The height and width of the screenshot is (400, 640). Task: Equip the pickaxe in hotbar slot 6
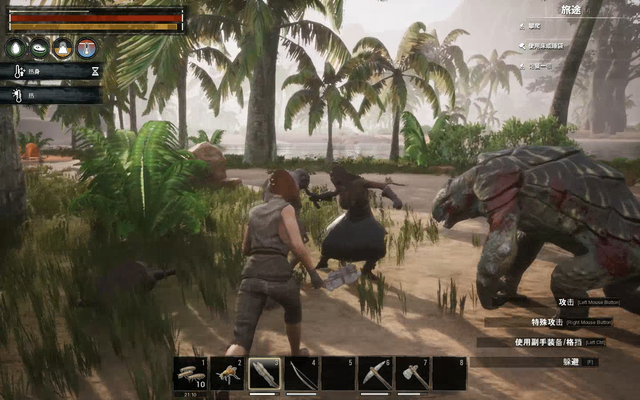tap(375, 373)
